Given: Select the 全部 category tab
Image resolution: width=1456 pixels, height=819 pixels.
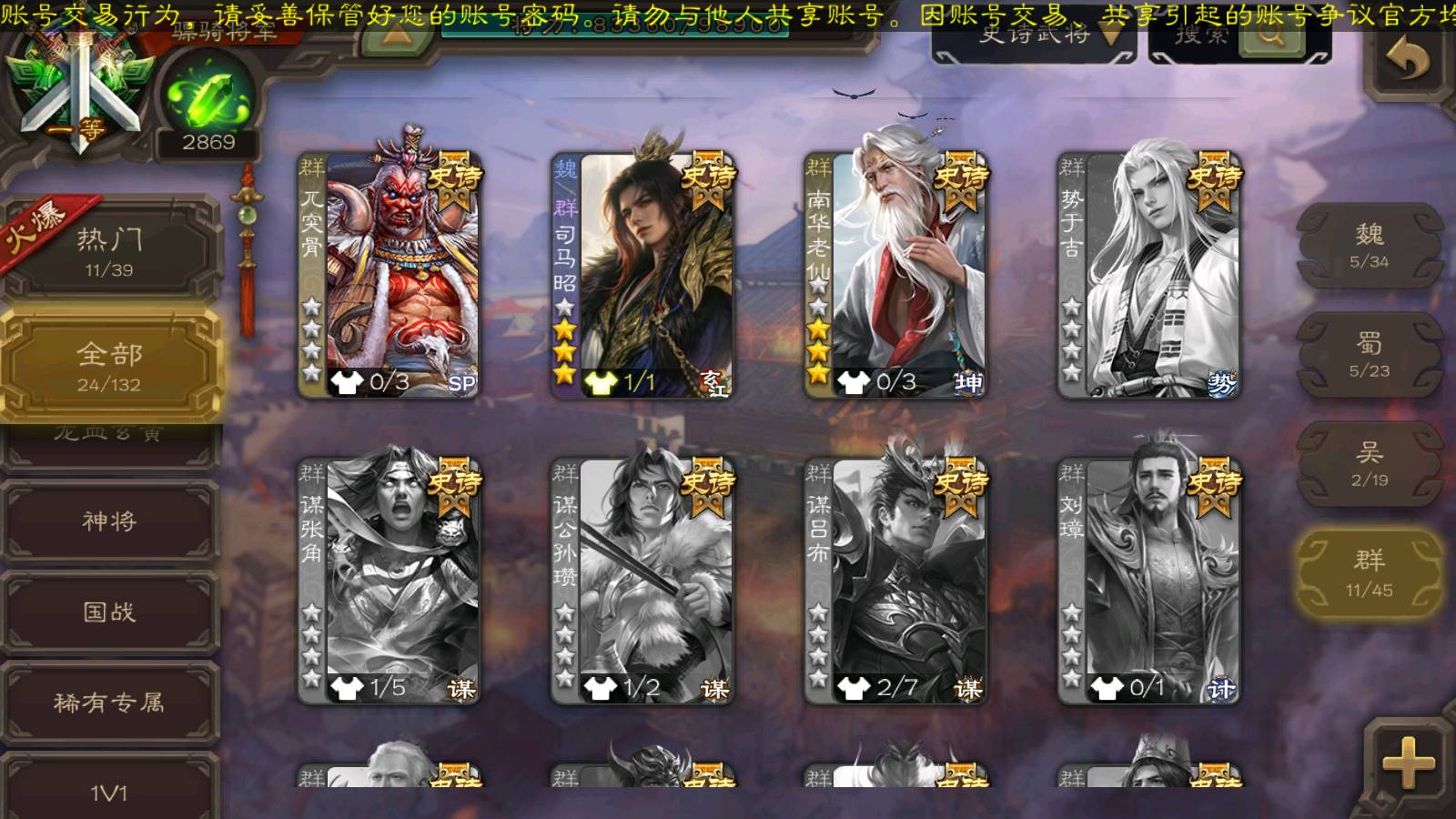Looking at the screenshot, I should point(109,366).
